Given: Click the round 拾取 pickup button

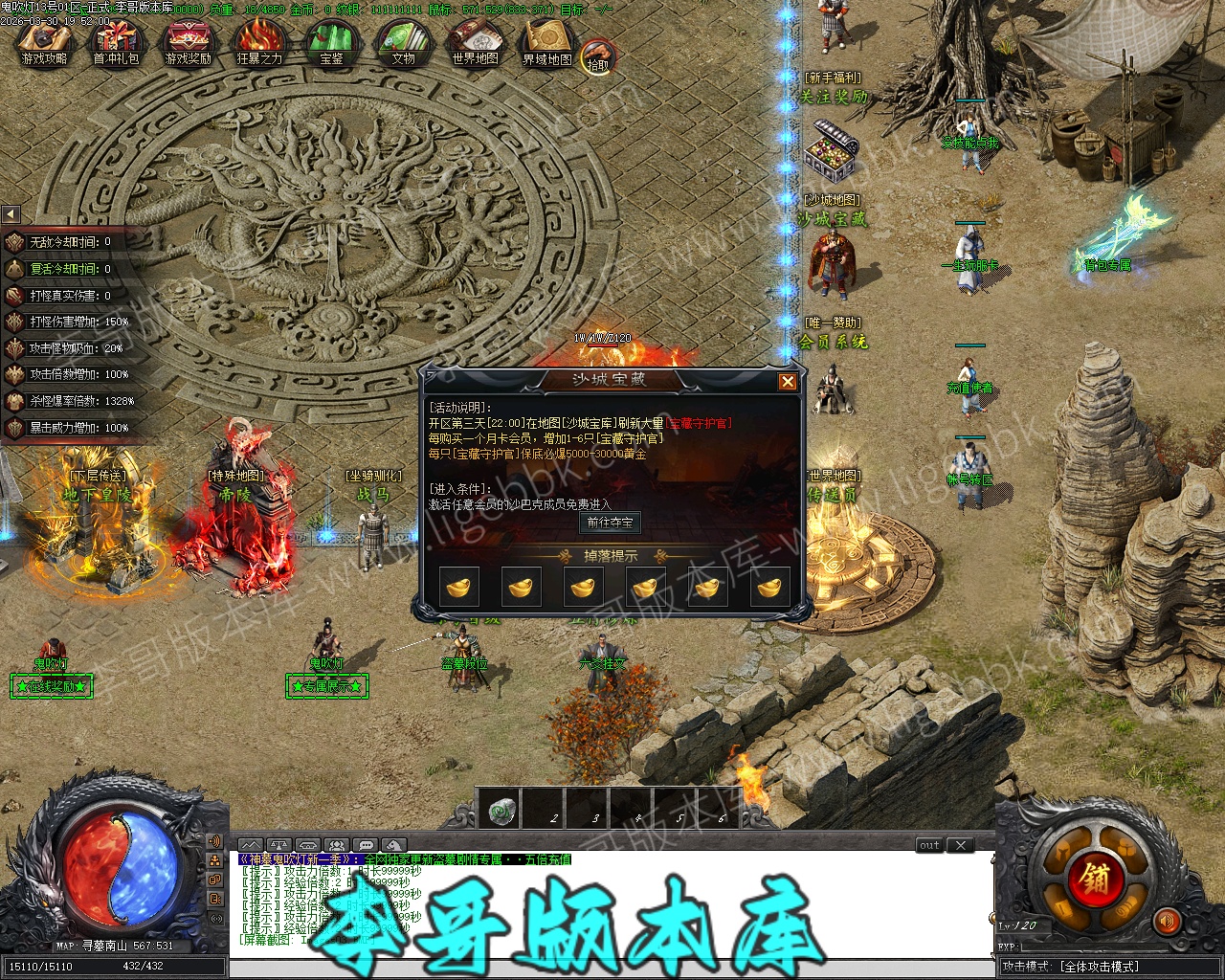Looking at the screenshot, I should 598,56.
